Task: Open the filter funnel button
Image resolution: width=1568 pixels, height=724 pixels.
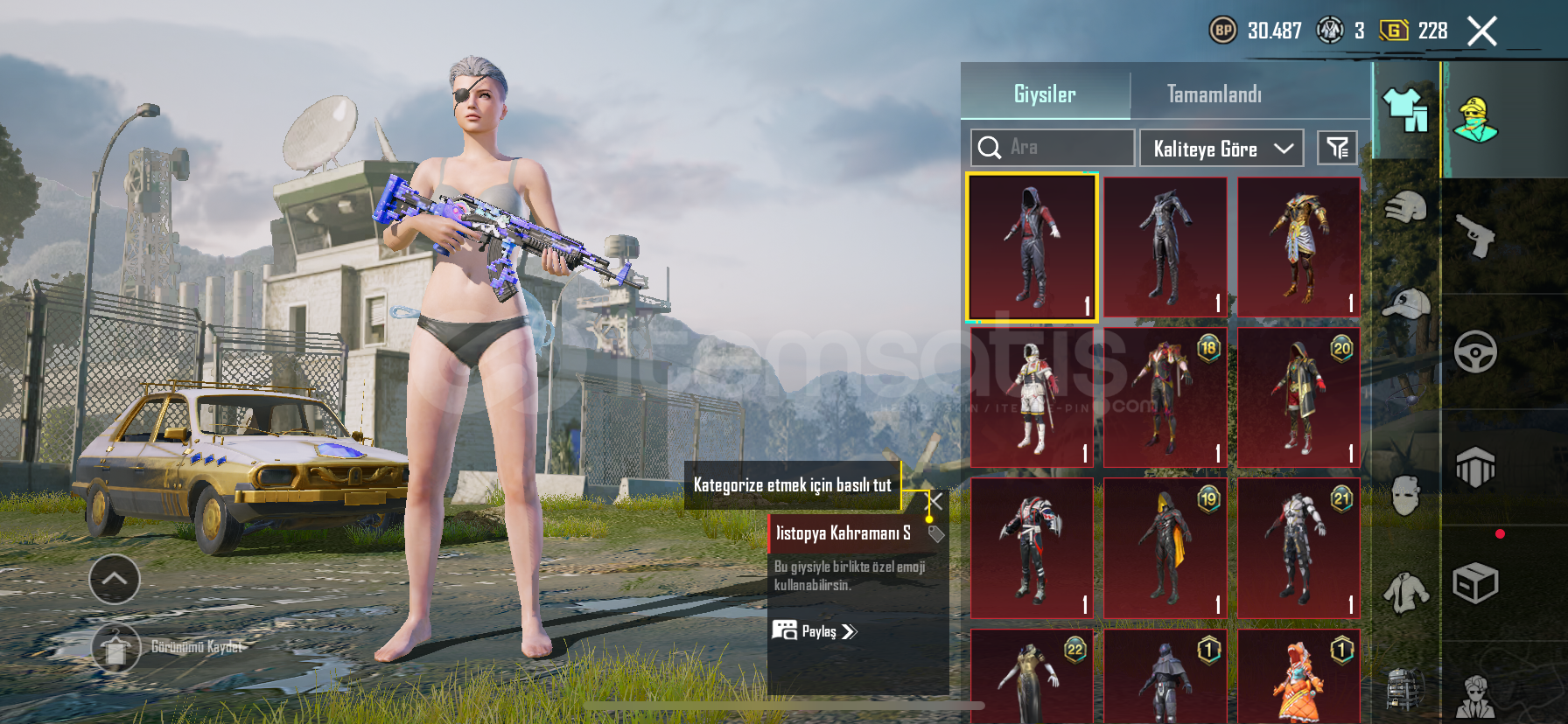Action: pyautogui.click(x=1337, y=148)
